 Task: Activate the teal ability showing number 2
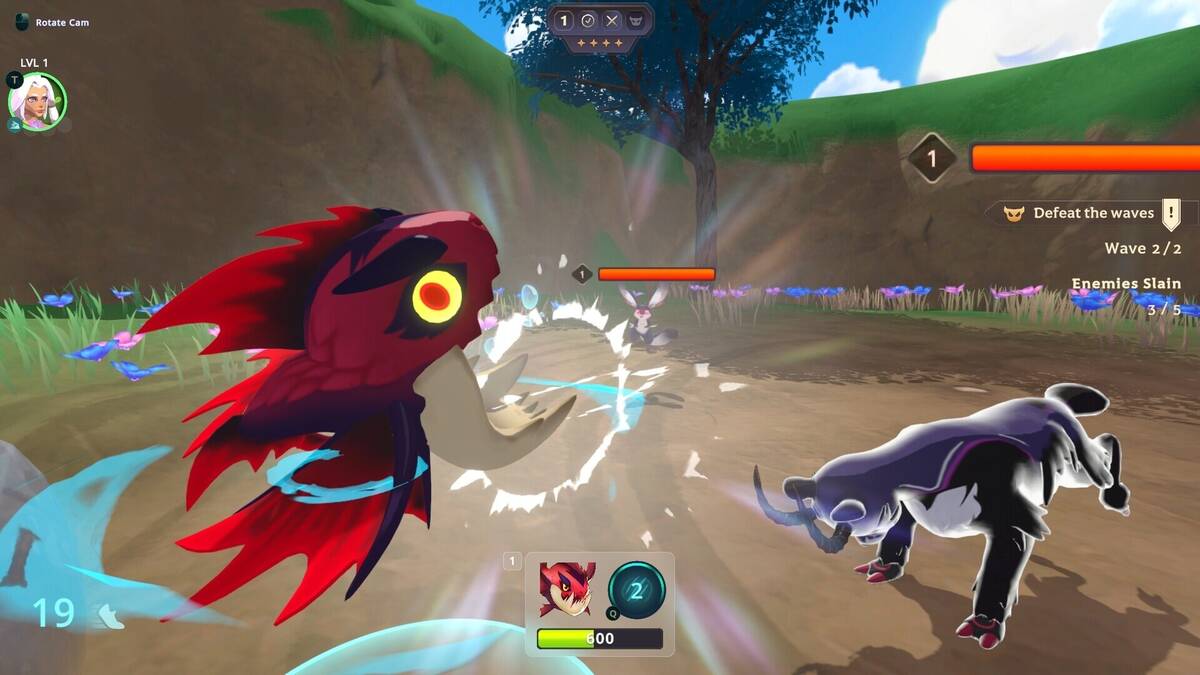click(637, 589)
